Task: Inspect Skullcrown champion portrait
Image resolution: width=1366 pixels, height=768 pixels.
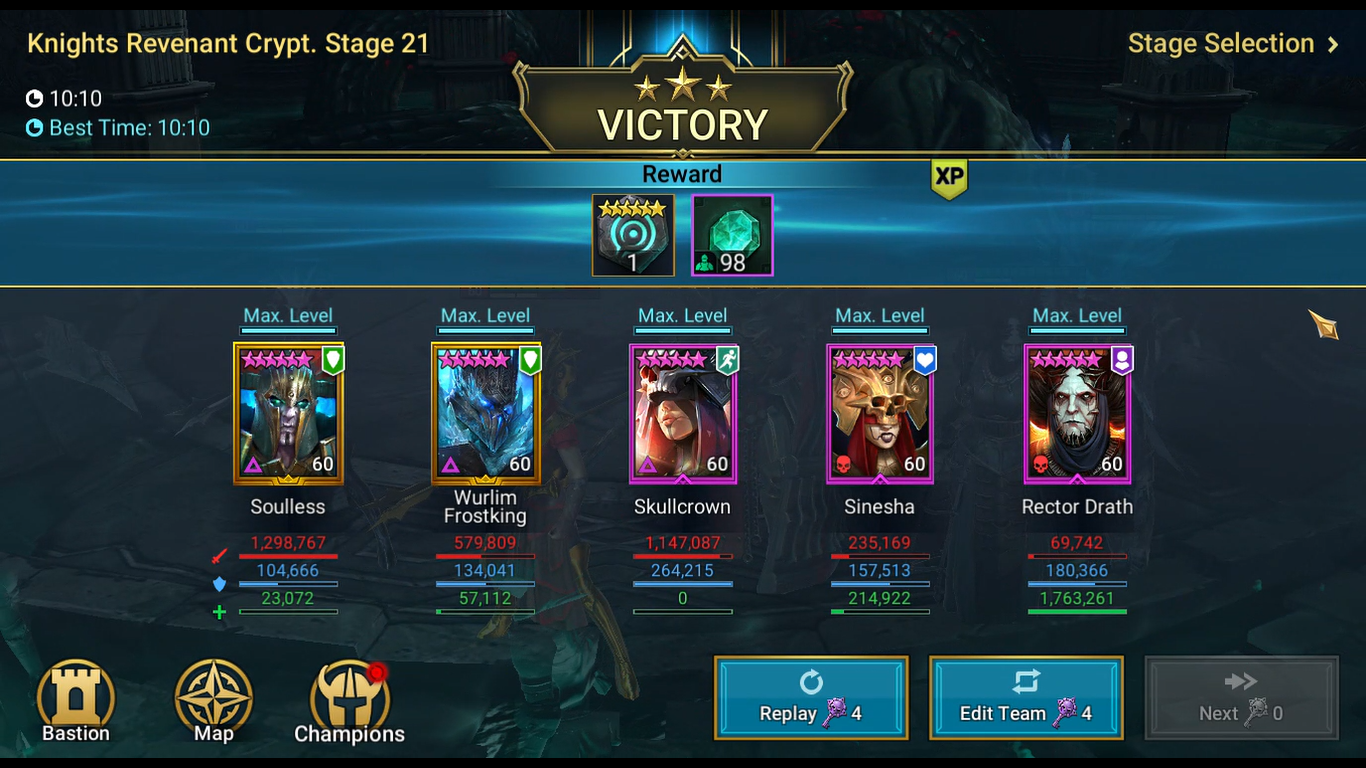Action: click(x=682, y=414)
